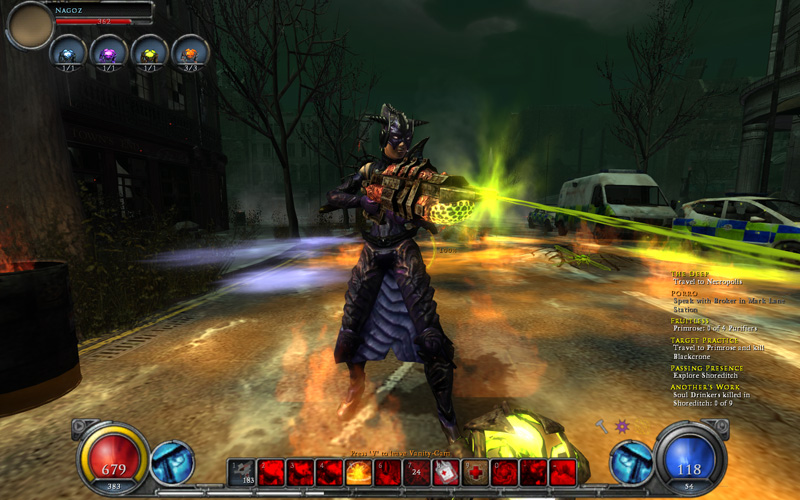This screenshot has height=500, width=800.
Task: Select the blue drone squad icon
Action: pos(67,52)
